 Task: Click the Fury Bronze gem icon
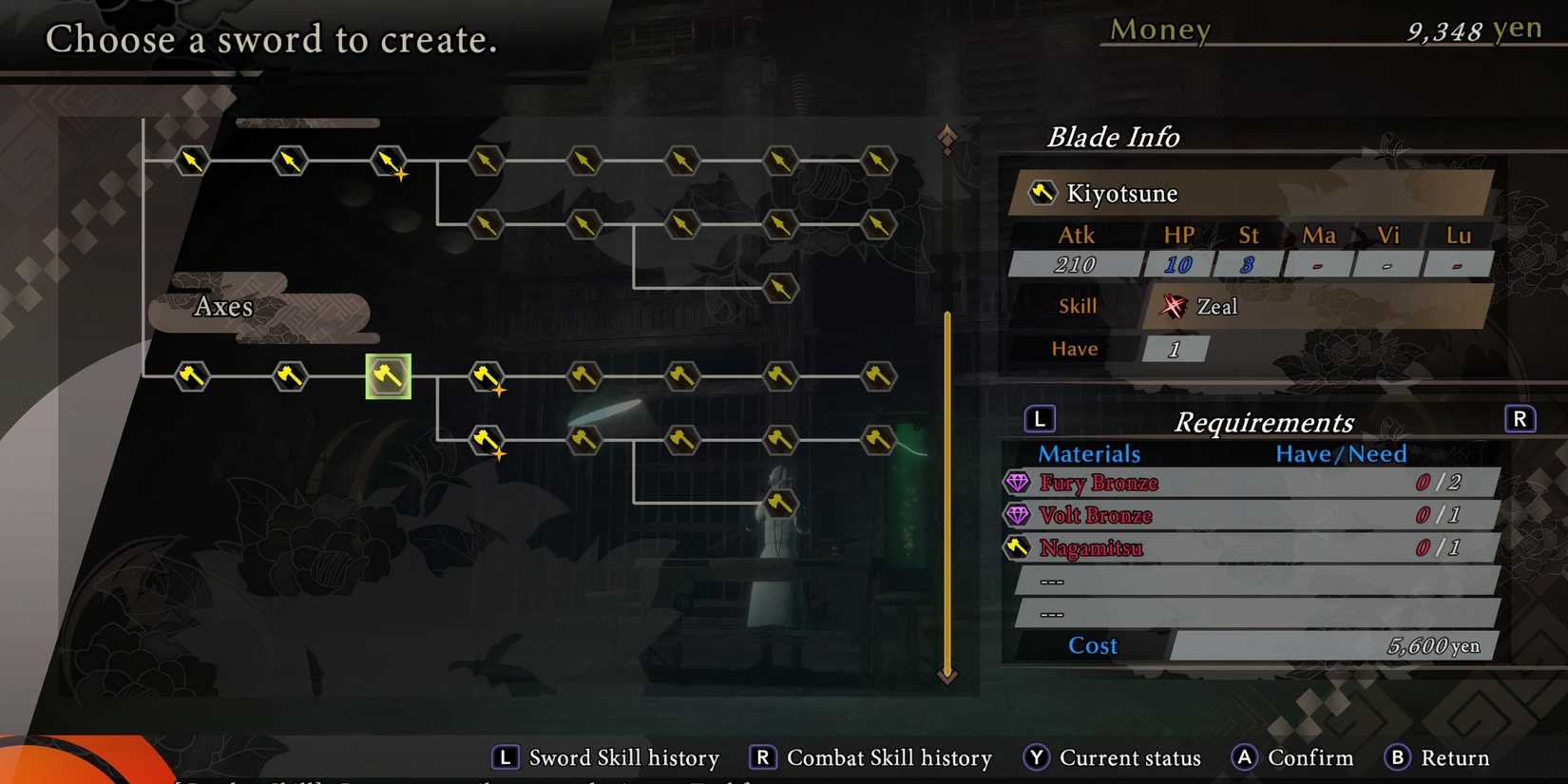click(x=1019, y=483)
